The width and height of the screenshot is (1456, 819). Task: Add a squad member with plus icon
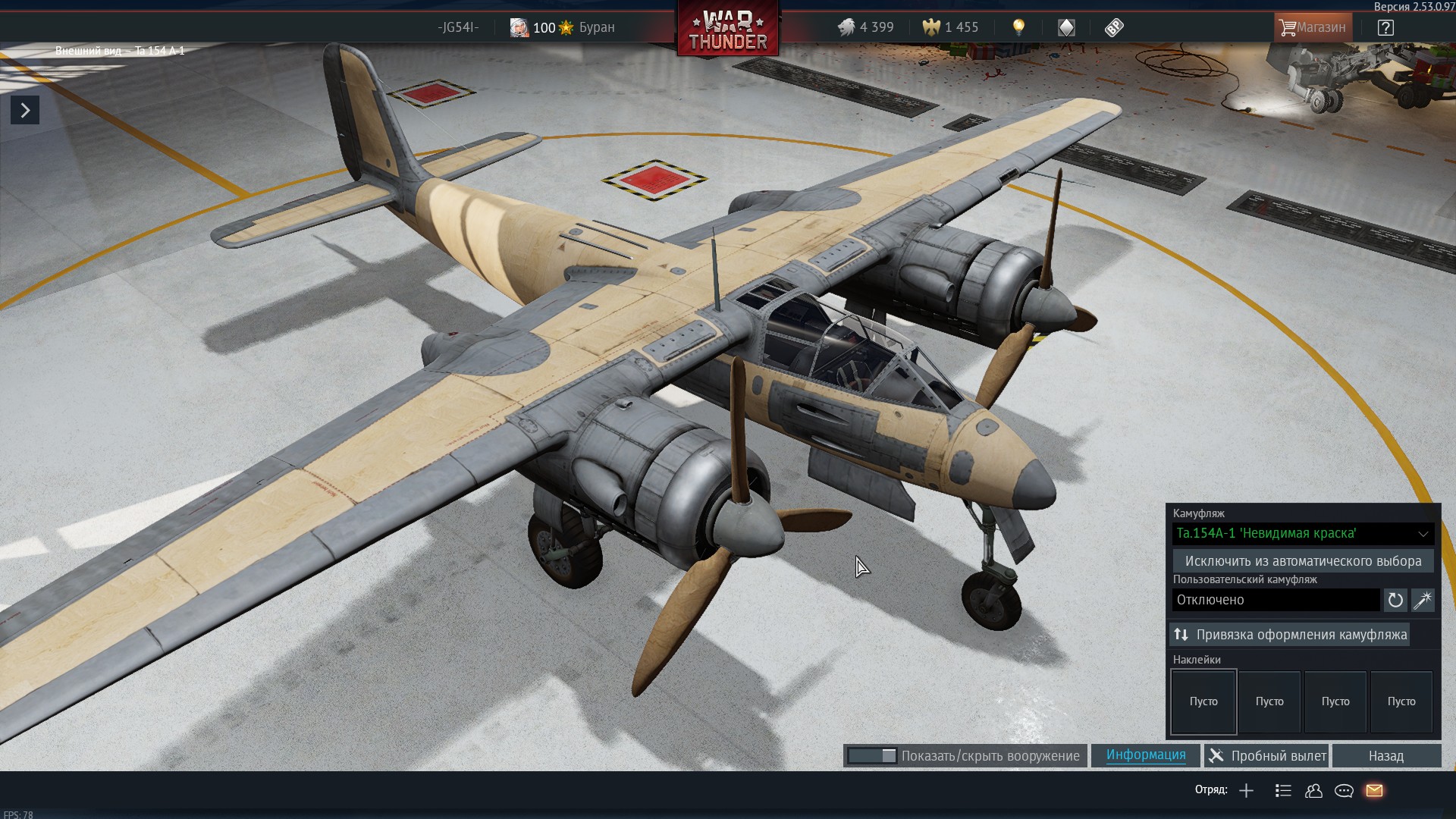point(1246,791)
